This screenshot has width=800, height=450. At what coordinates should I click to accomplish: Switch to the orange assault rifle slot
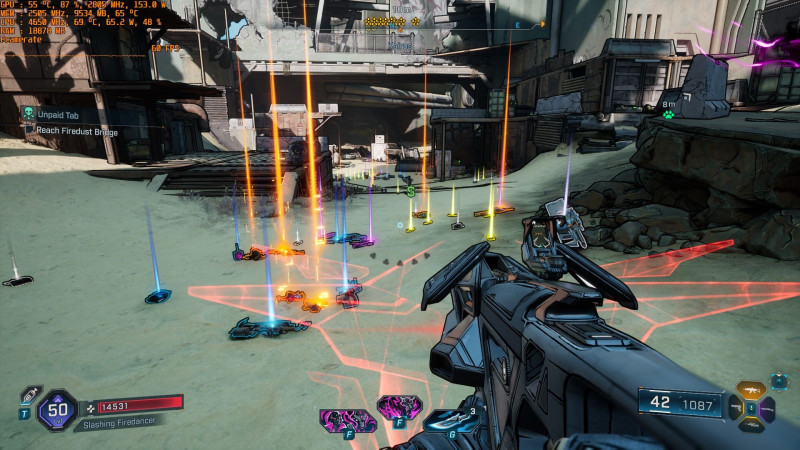coord(750,390)
